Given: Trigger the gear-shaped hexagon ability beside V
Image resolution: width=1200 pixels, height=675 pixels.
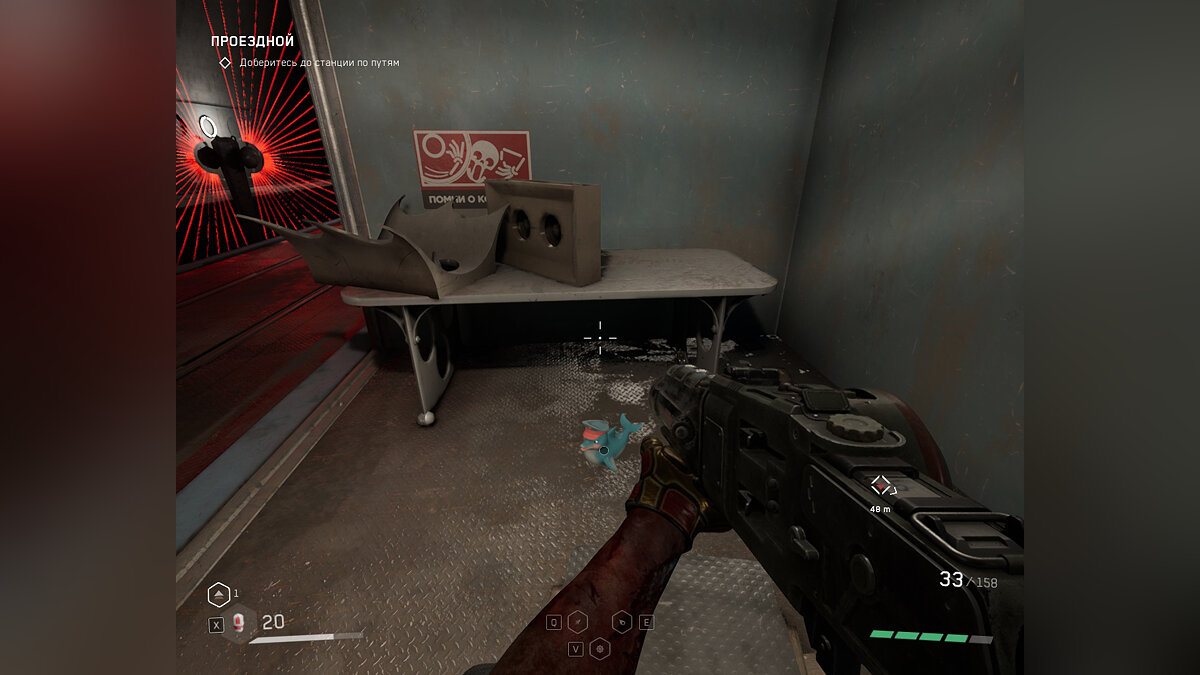Looking at the screenshot, I should point(599,648).
